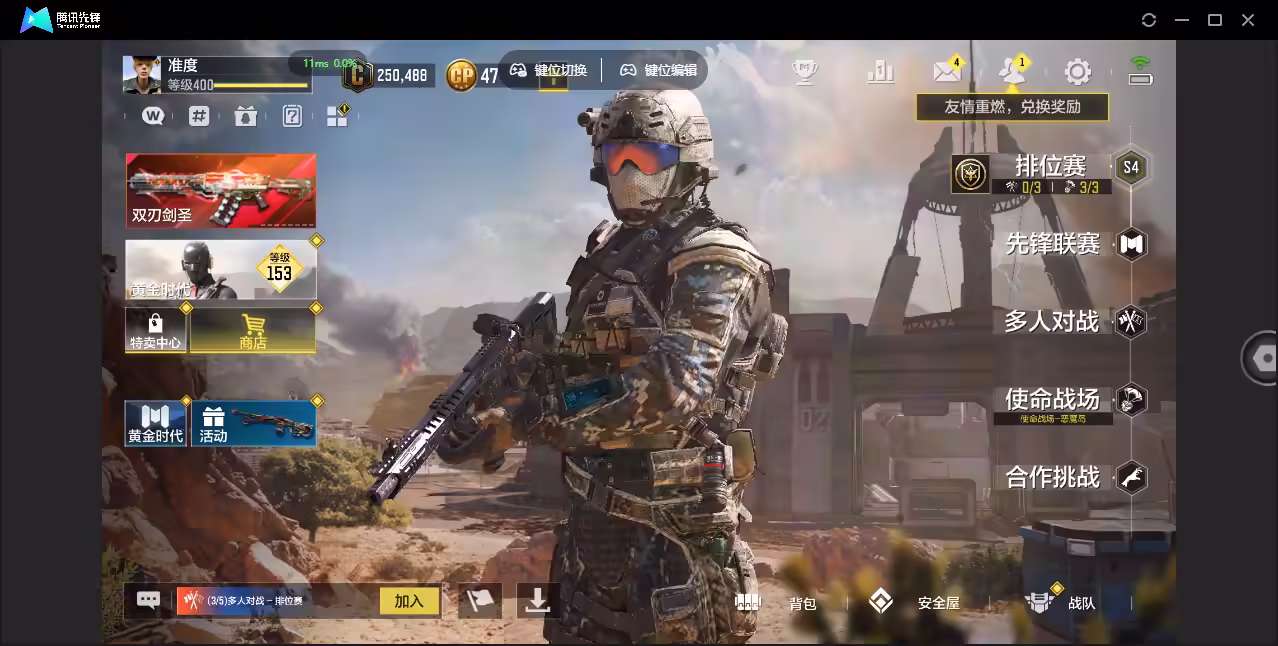The height and width of the screenshot is (646, 1278).
Task: Click the 键位编辑 key mapping editor
Action: click(x=658, y=70)
